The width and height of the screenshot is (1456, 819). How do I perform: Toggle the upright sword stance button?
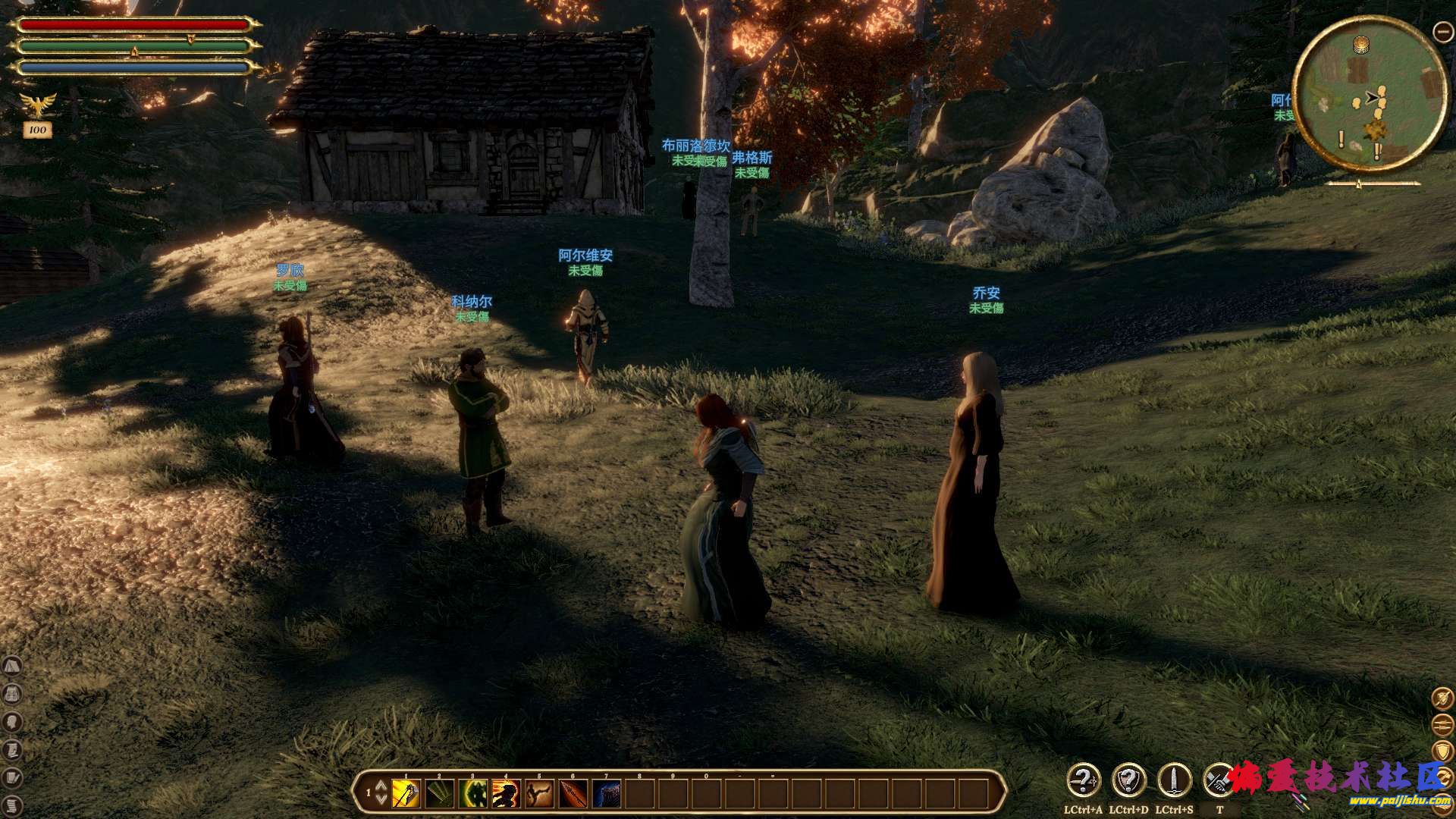(1174, 780)
